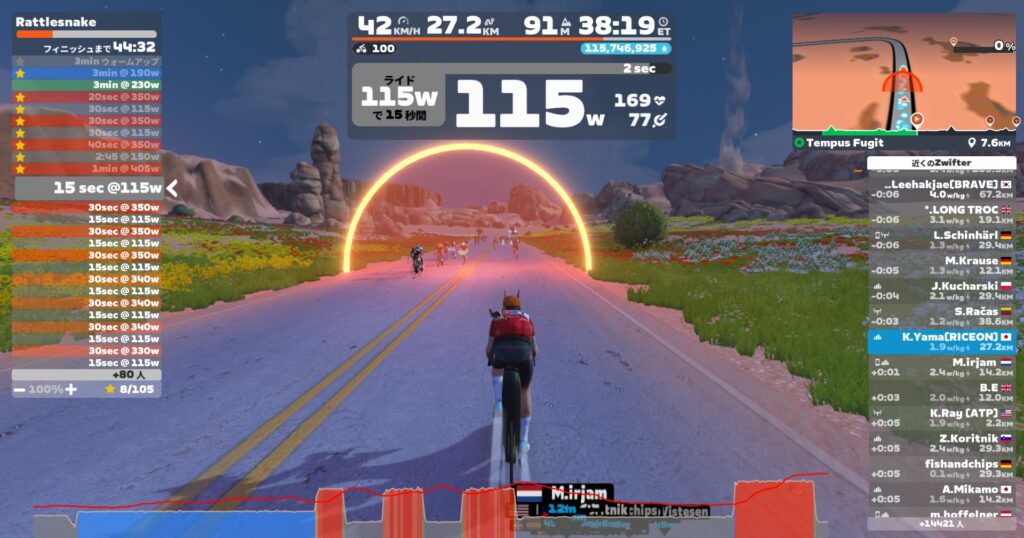The image size is (1024, 538).
Task: Pick S.Račas from the rider list
Action: pos(941,313)
